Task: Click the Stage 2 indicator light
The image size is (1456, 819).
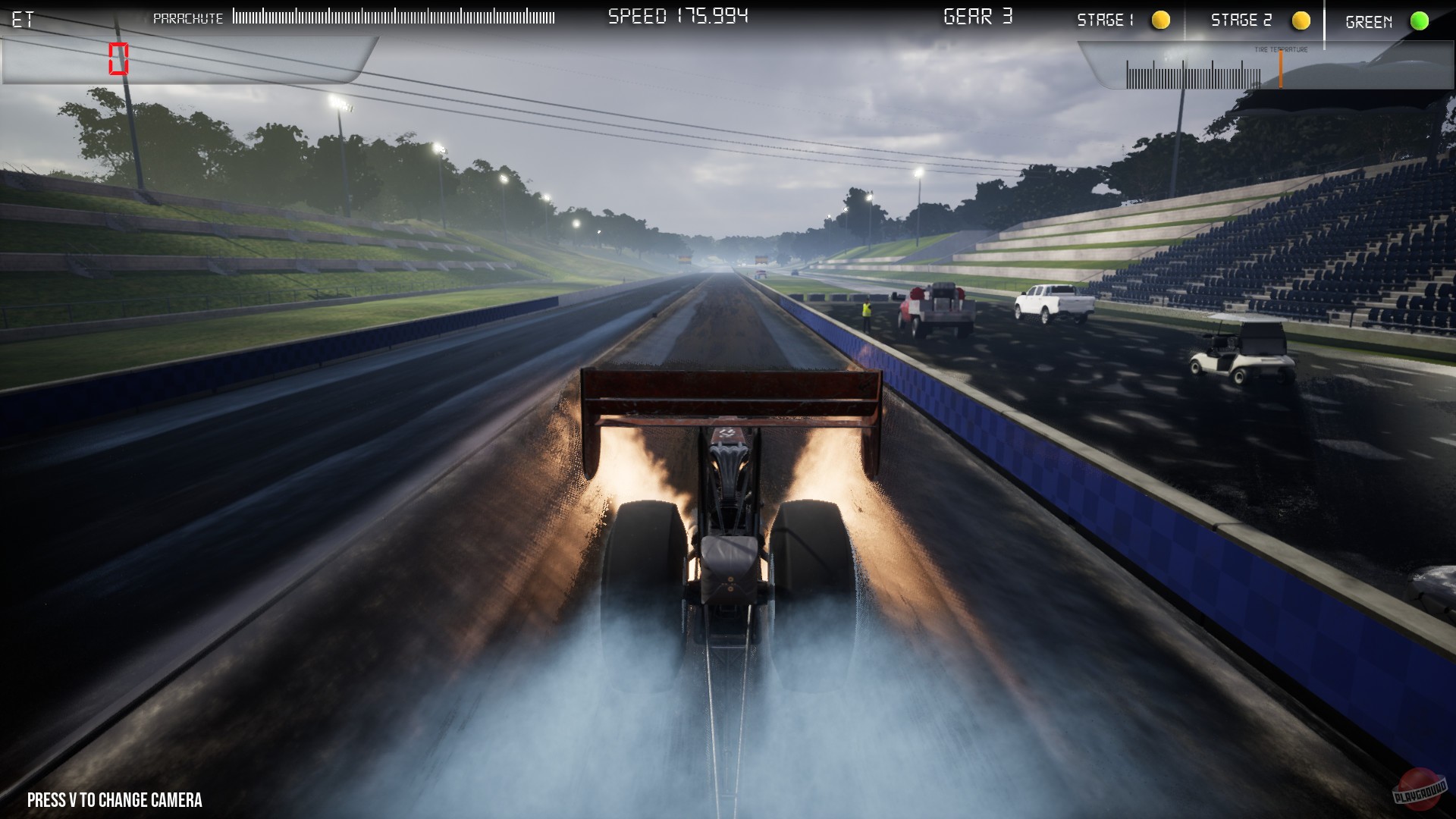Action: pyautogui.click(x=1302, y=20)
